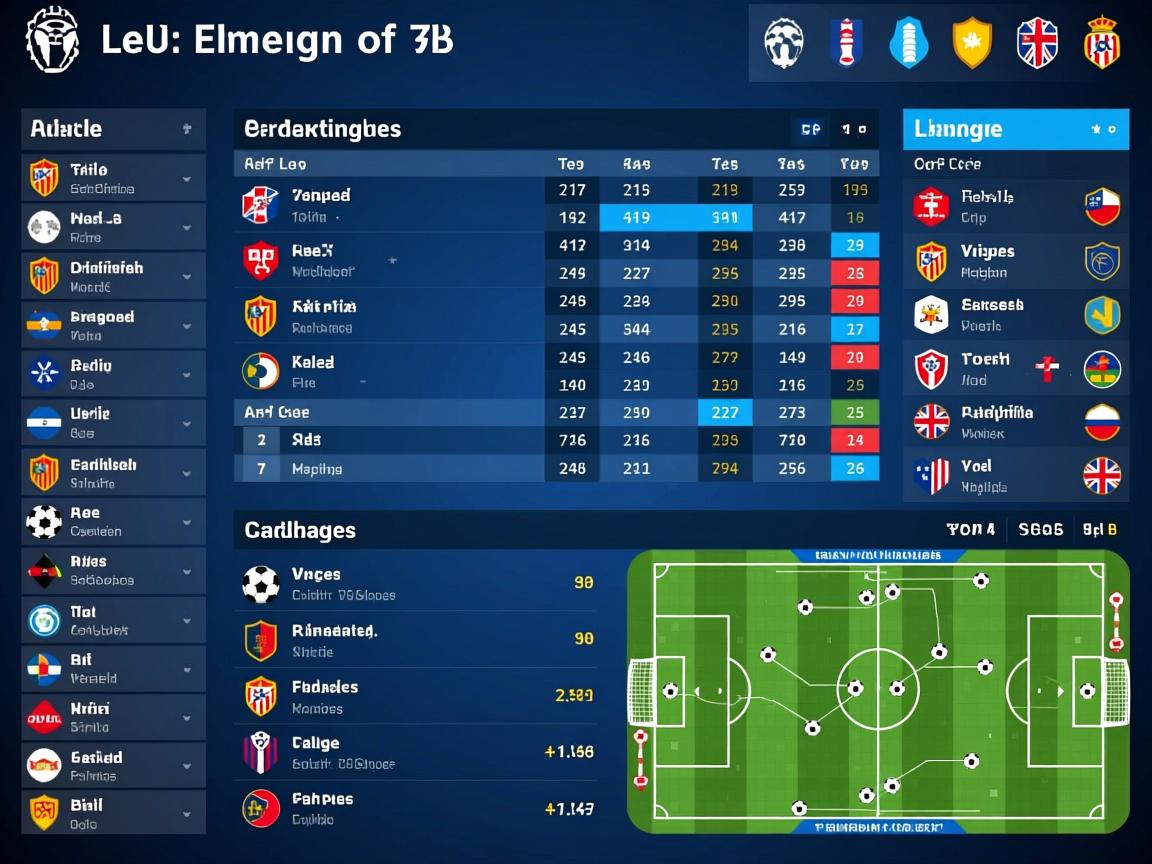Click the Union Jack shield in the top bar
Screen dimensions: 1152x864
(1037, 44)
